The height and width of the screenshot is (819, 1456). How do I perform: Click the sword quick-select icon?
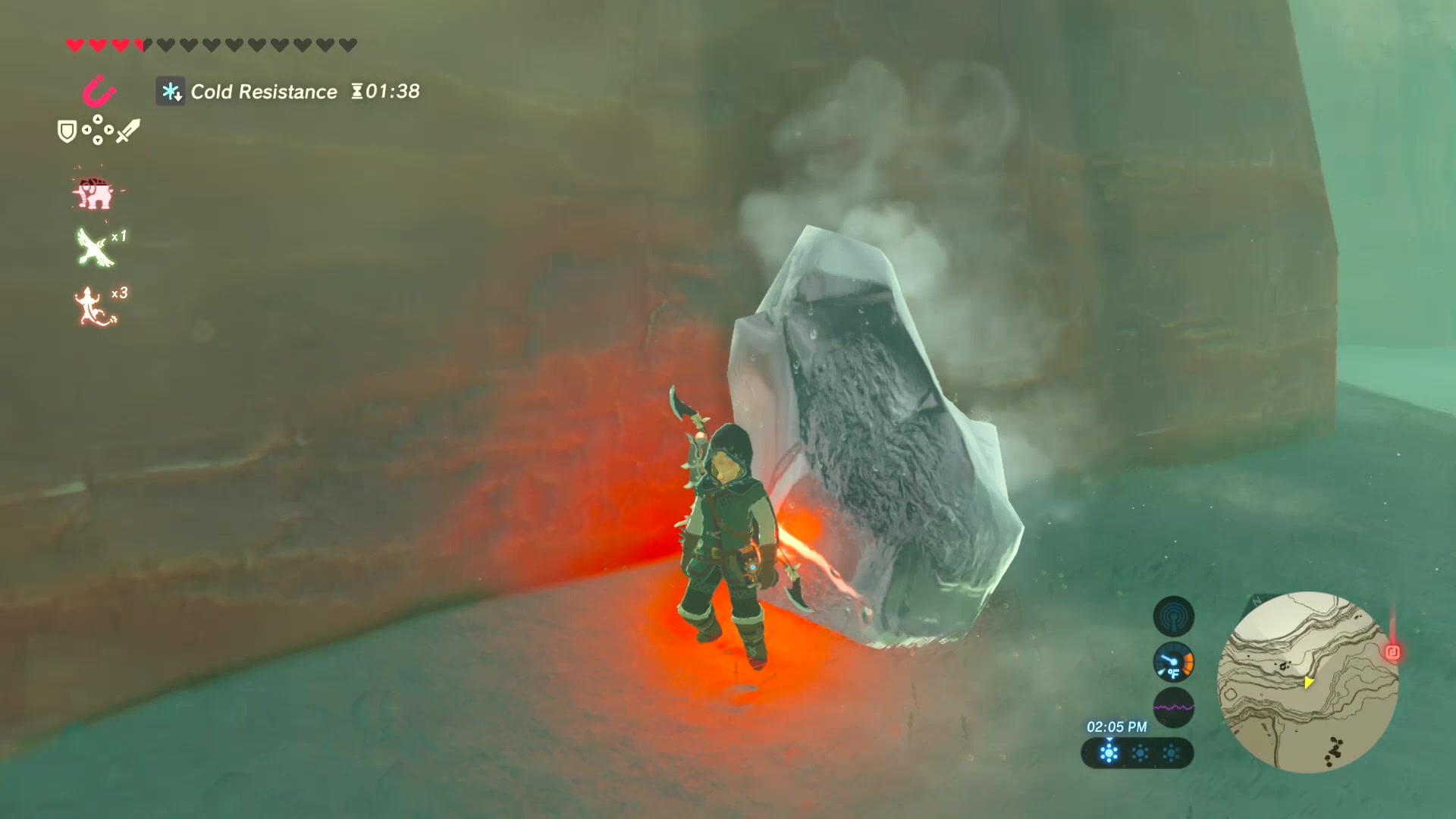[127, 131]
